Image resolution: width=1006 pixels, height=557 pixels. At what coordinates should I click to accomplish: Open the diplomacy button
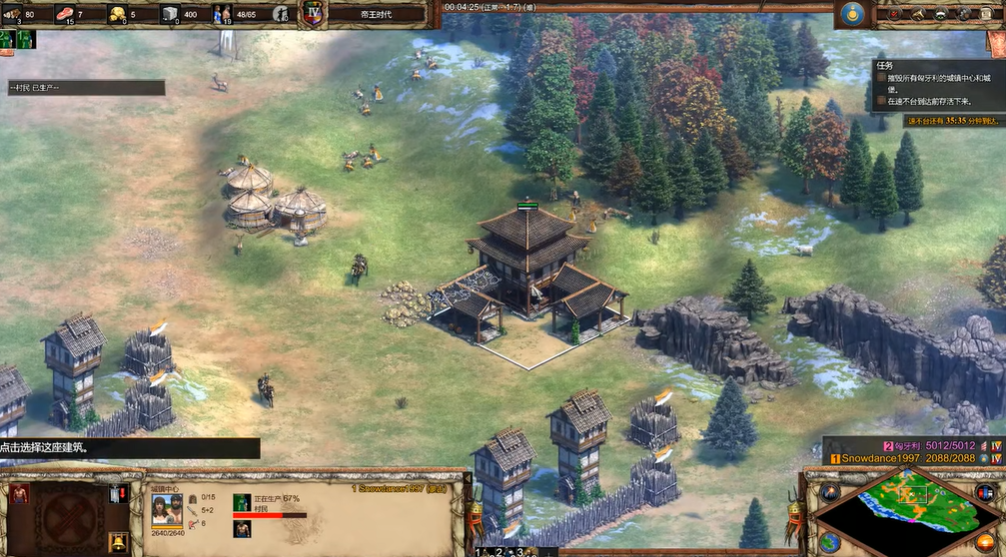[941, 14]
